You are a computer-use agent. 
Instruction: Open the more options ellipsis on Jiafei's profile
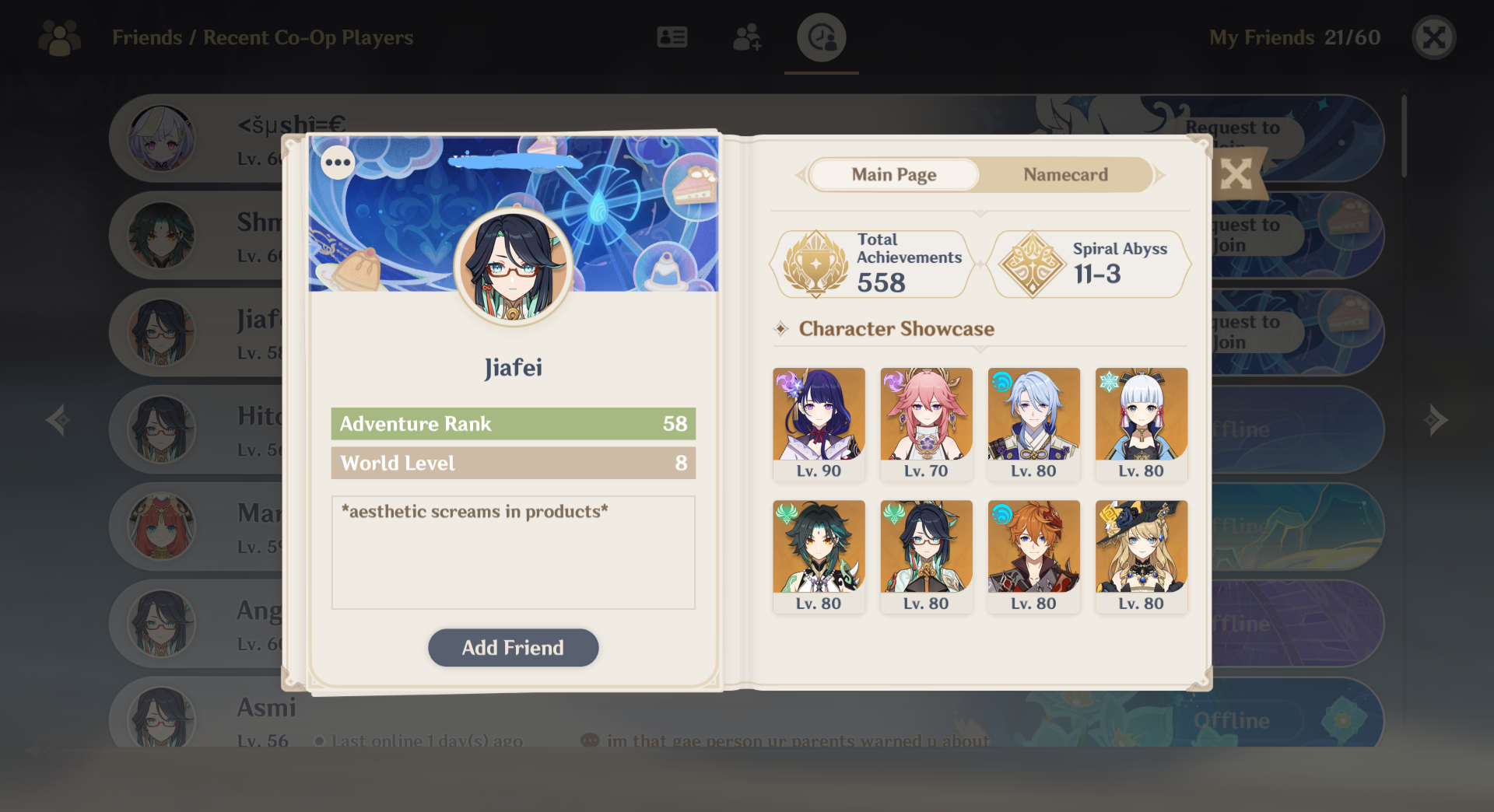[338, 162]
